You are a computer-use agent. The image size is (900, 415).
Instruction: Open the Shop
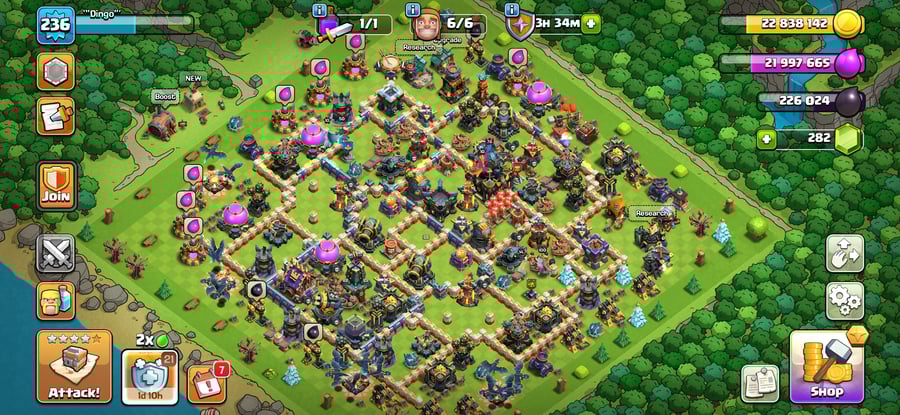point(826,365)
